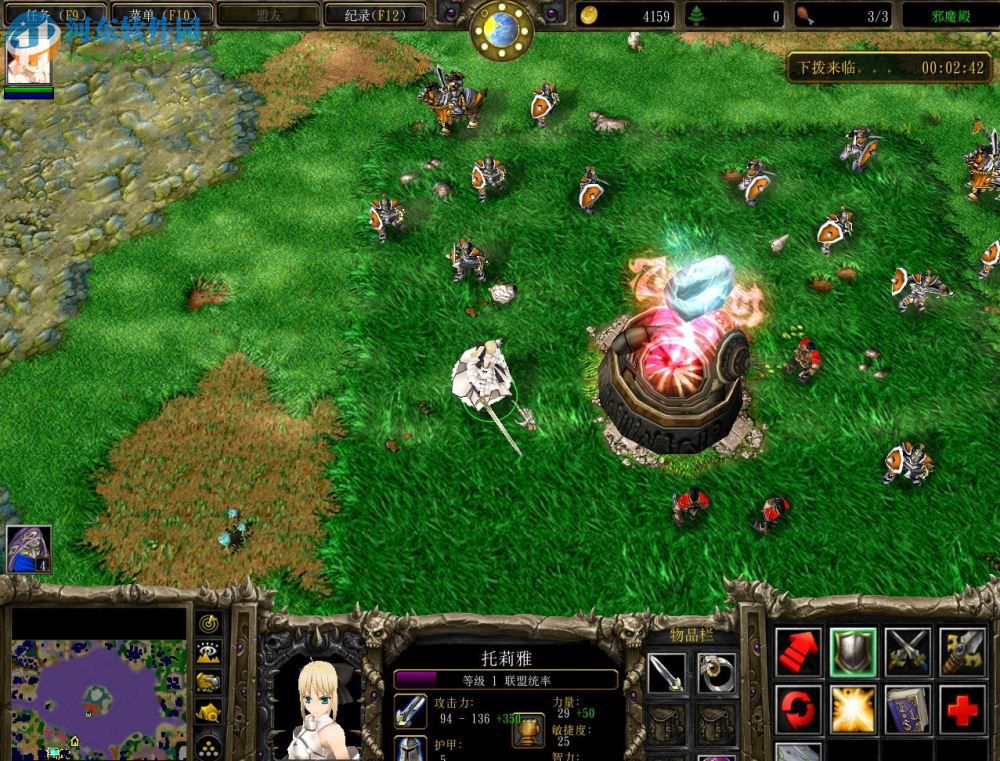This screenshot has height=761, width=1000.
Task: Activate the gauntlet sword Patrol command
Action: pyautogui.click(x=962, y=652)
